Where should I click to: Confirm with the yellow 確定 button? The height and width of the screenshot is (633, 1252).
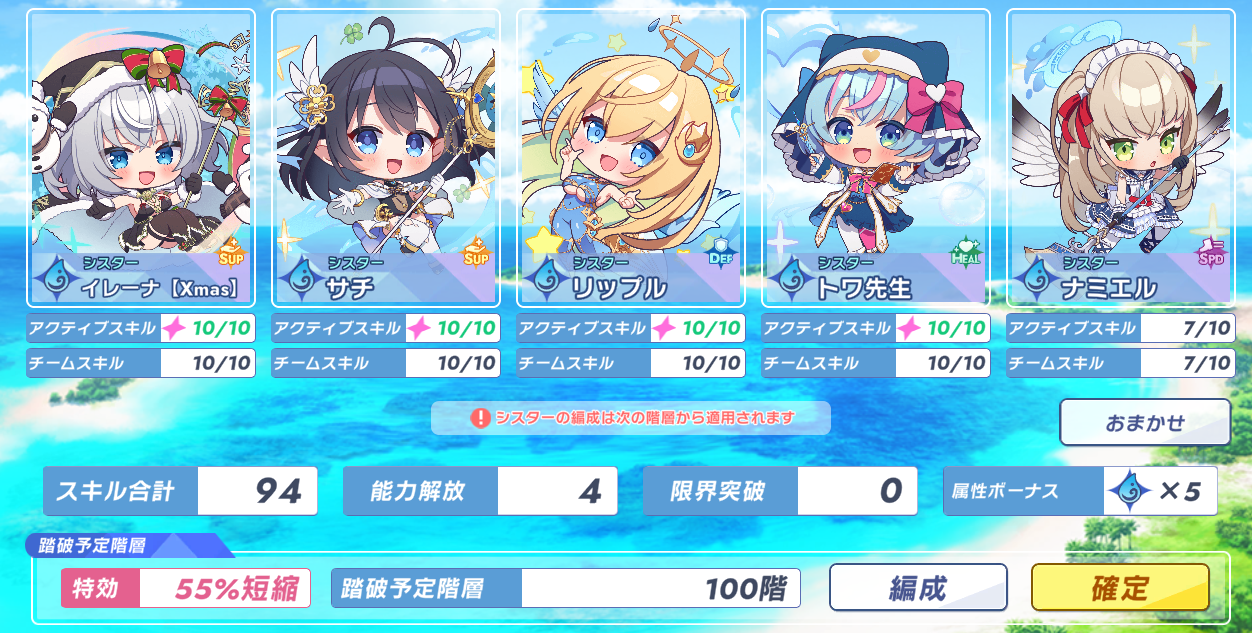[1120, 587]
